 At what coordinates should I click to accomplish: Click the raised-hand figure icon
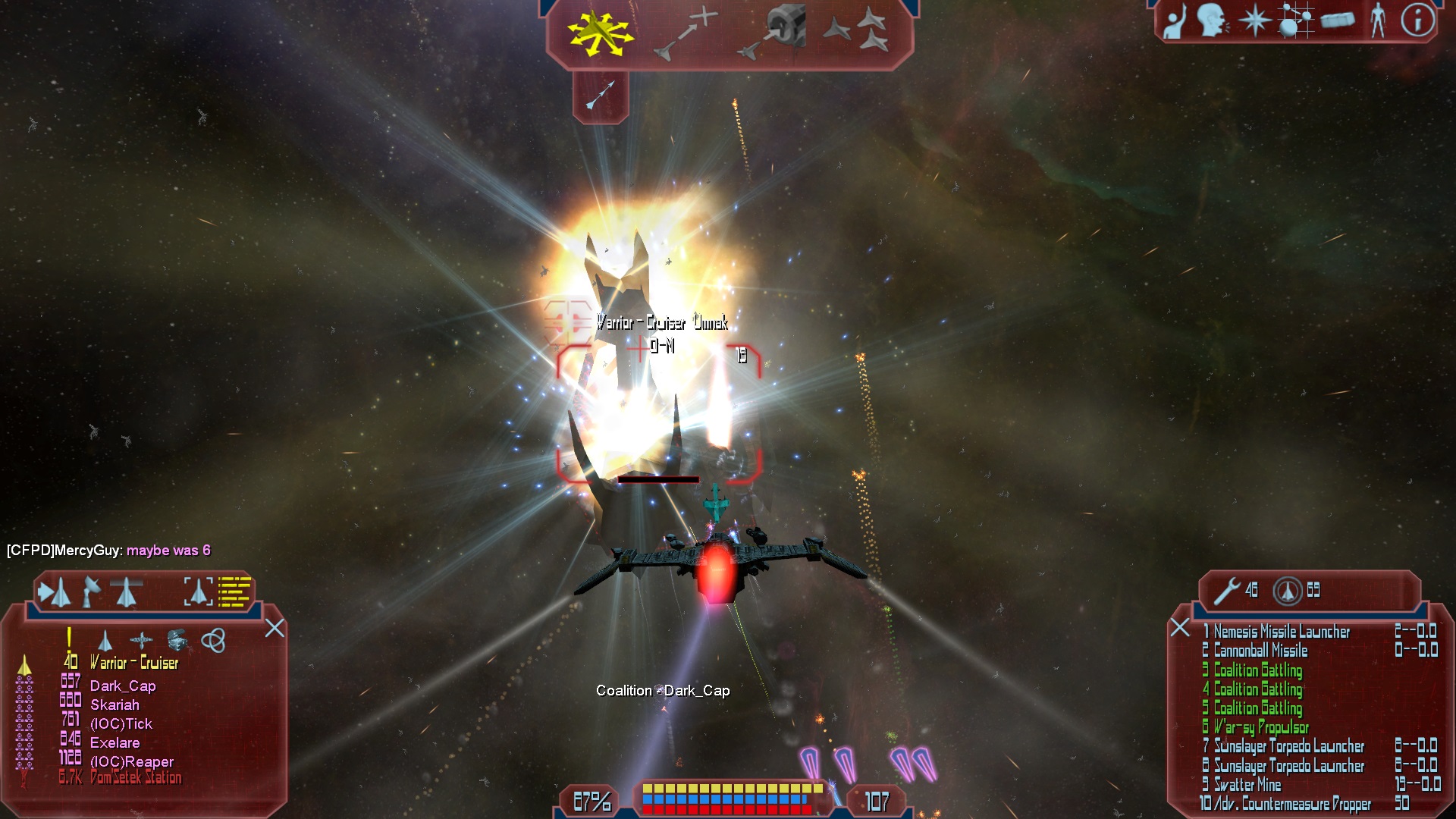tap(1175, 21)
